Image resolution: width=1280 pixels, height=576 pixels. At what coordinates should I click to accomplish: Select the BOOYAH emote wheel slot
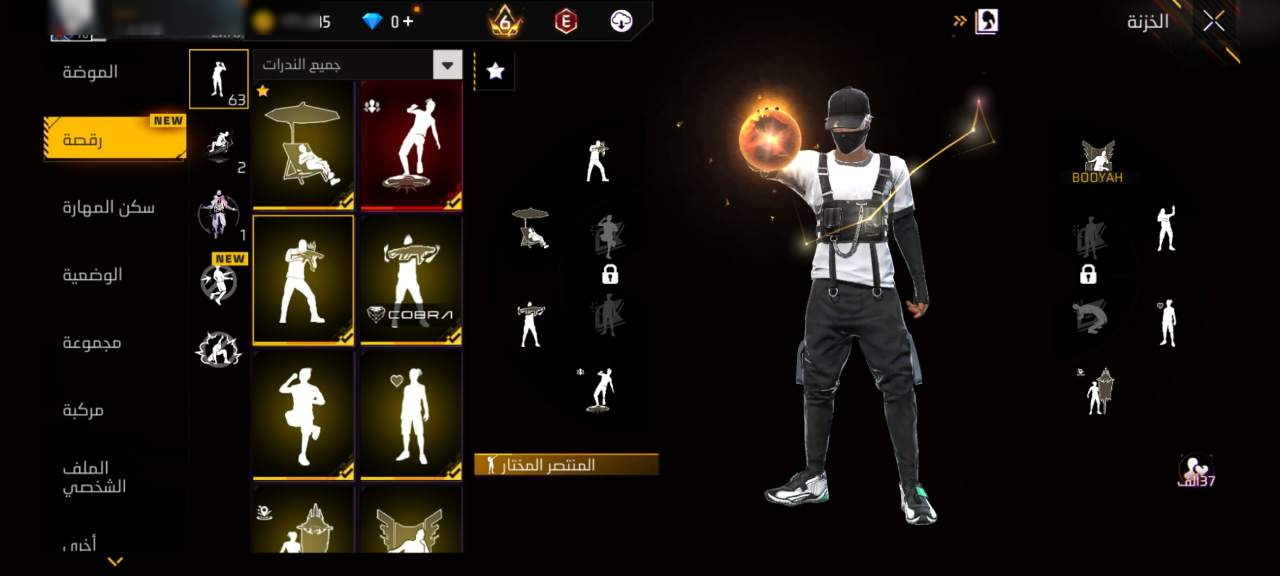coord(1098,162)
